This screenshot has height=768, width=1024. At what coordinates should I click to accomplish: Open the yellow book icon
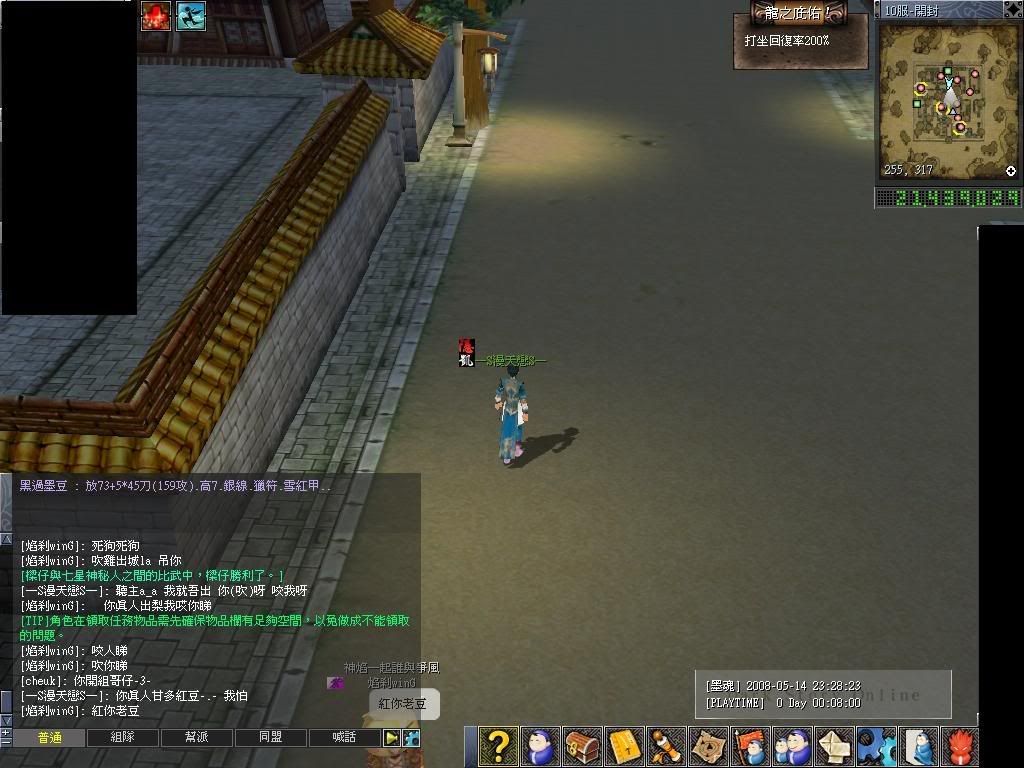click(624, 747)
